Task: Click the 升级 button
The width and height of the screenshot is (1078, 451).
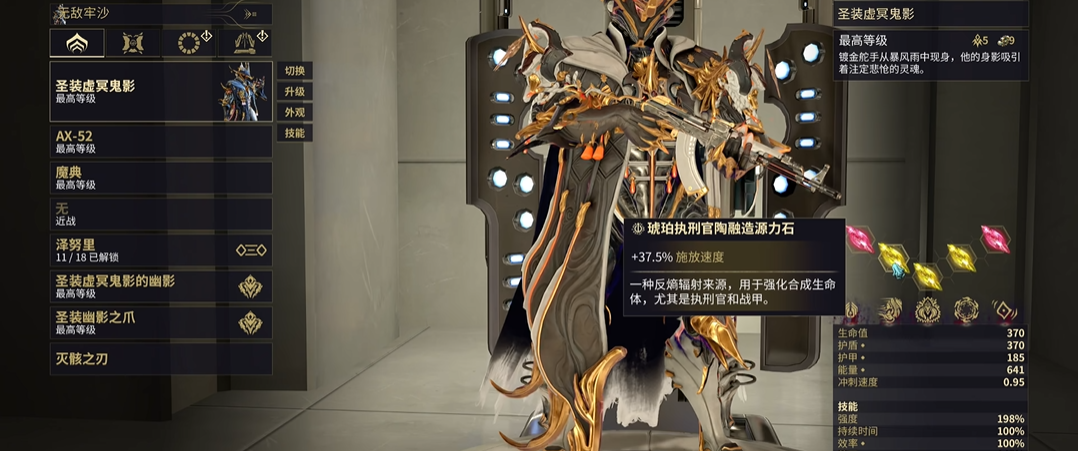Action: [x=294, y=92]
